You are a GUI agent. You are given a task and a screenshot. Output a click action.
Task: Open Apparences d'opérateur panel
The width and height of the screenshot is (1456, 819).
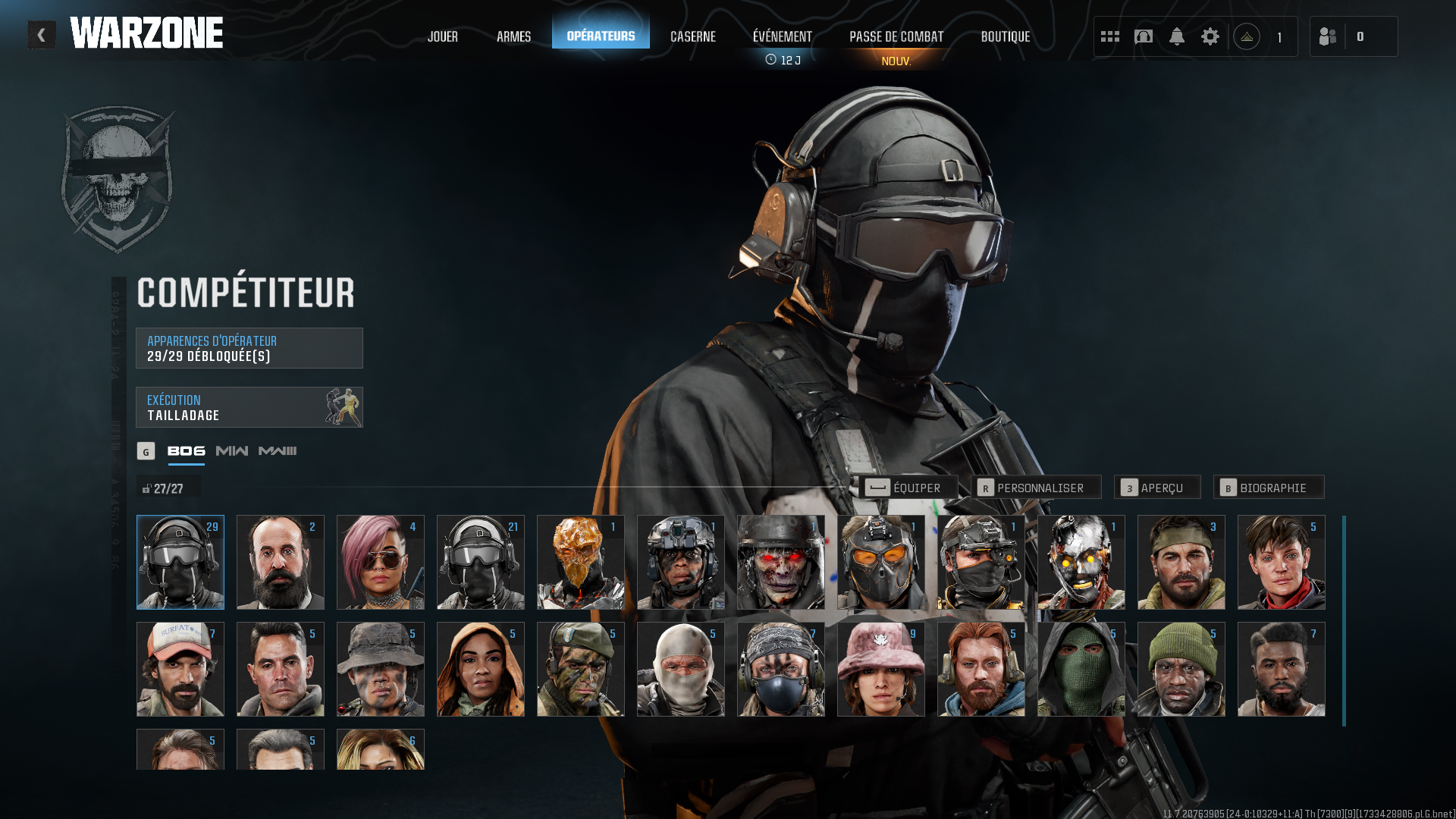(x=249, y=348)
